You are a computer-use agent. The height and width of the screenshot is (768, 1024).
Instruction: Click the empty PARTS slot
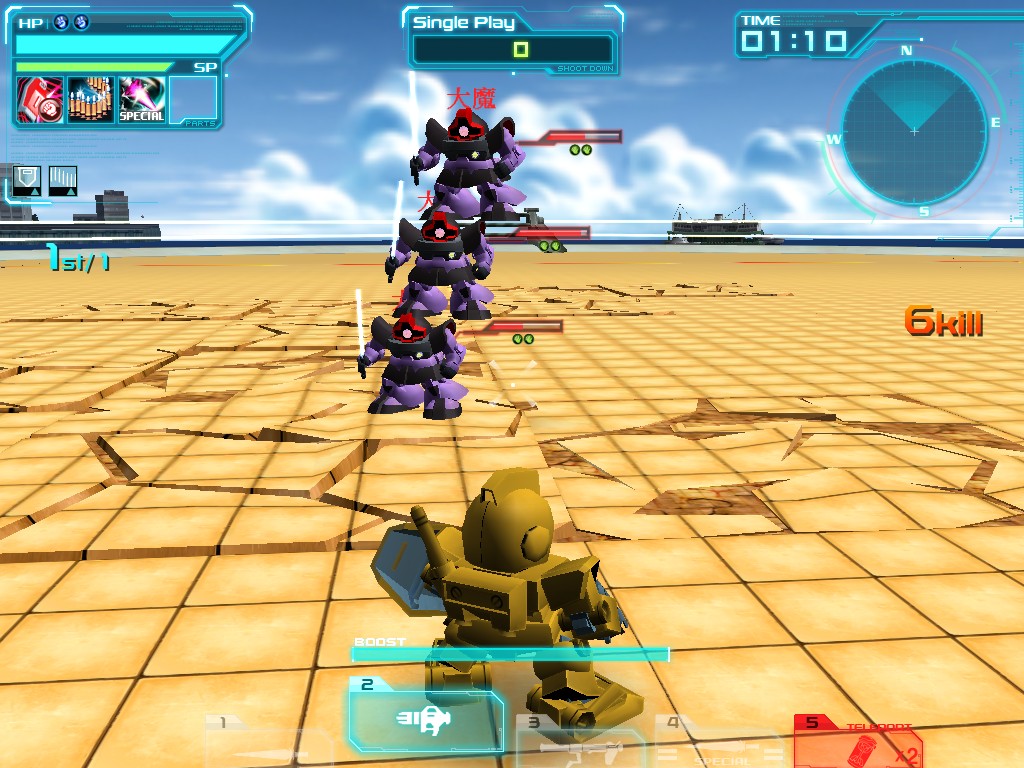[x=193, y=100]
